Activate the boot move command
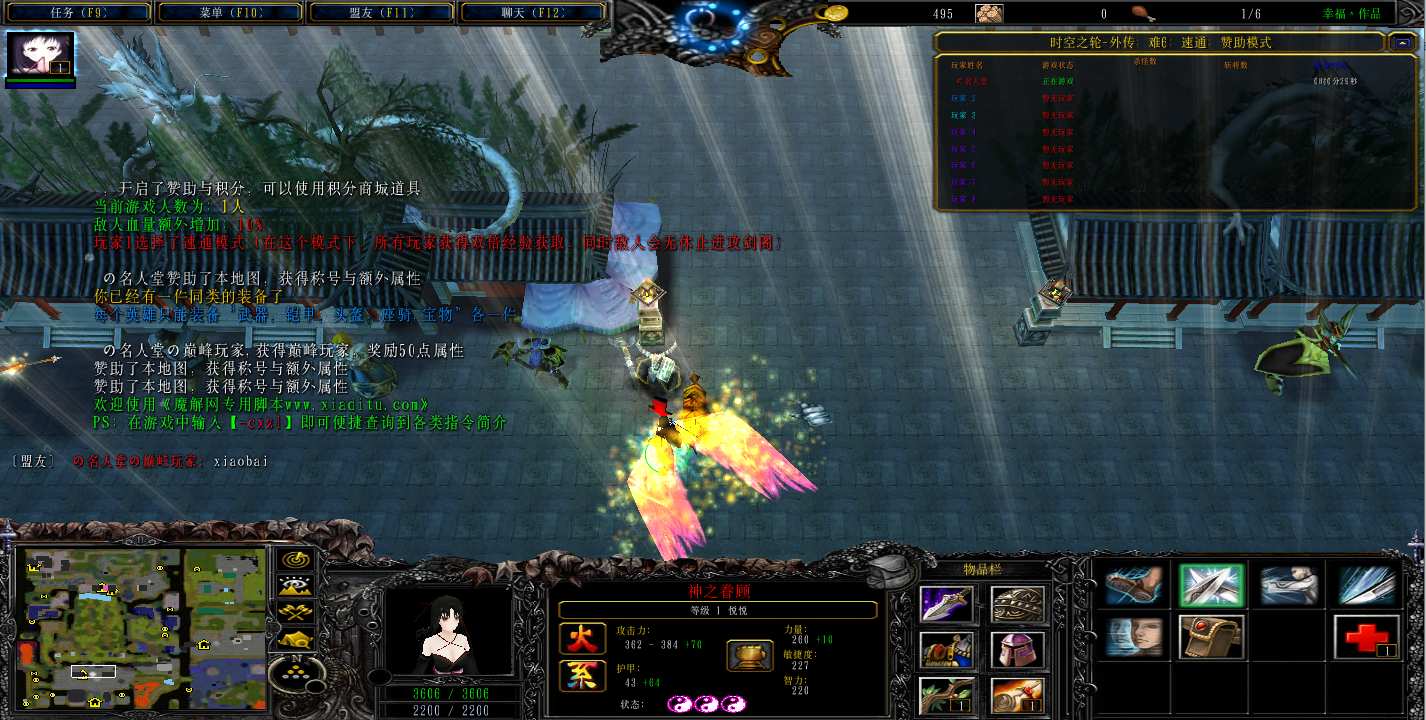1426x720 pixels. 1134,585
